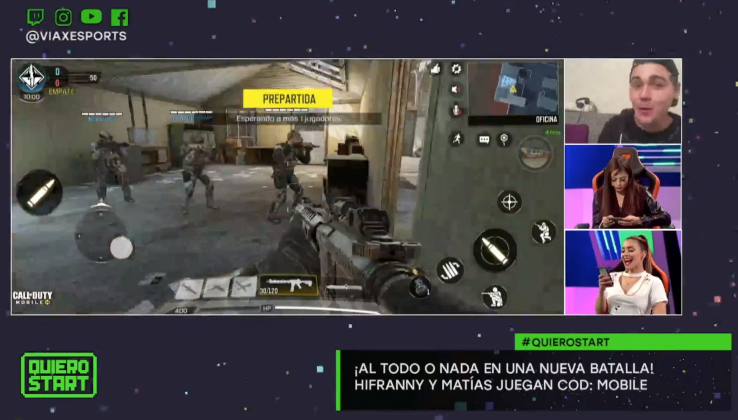Open the YouTube icon in overlay
This screenshot has height=420, width=738.
point(91,17)
